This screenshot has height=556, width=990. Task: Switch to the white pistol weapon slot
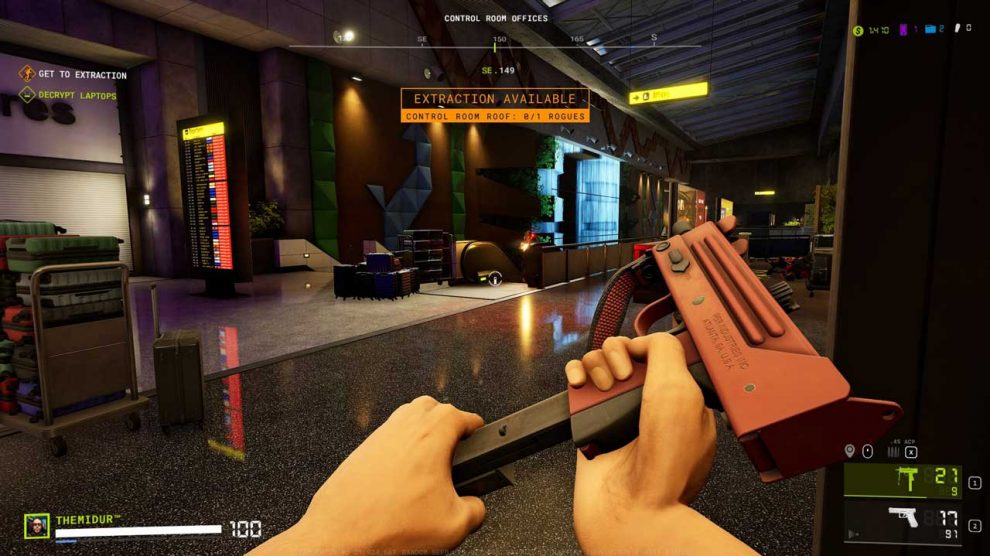903,519
